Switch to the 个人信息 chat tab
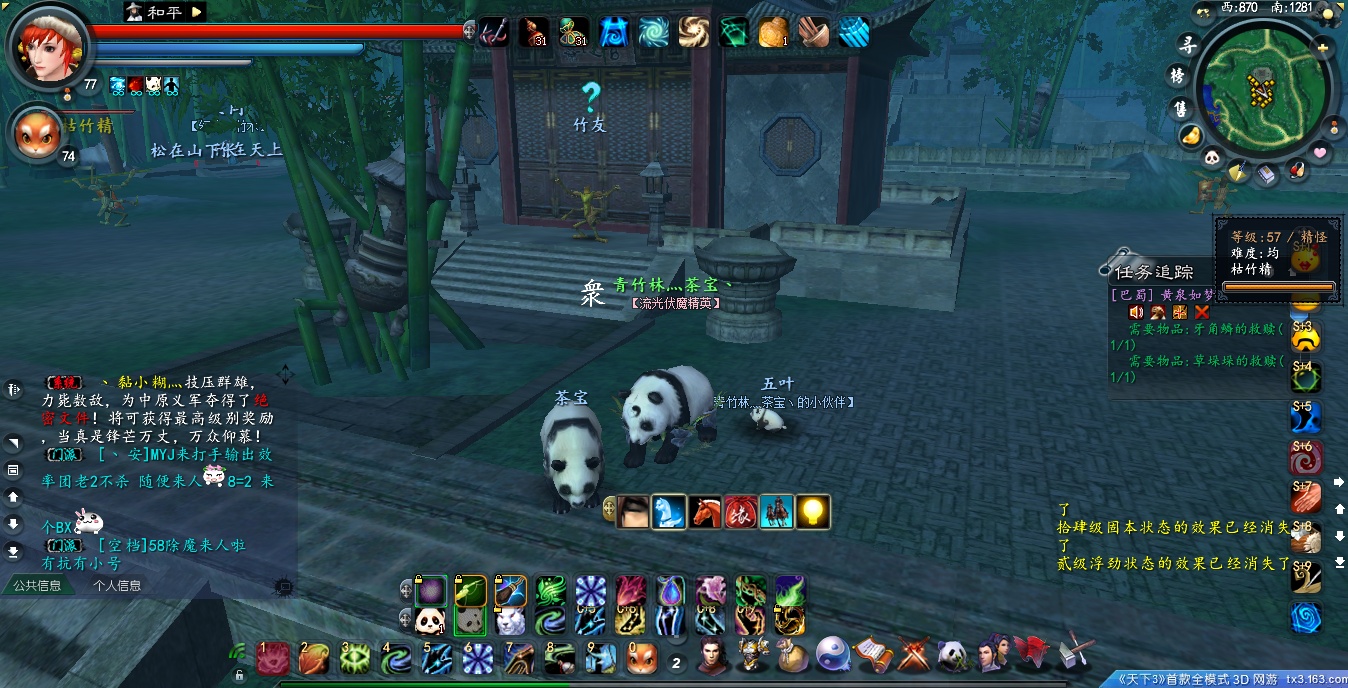The width and height of the screenshot is (1348, 688). point(118,586)
